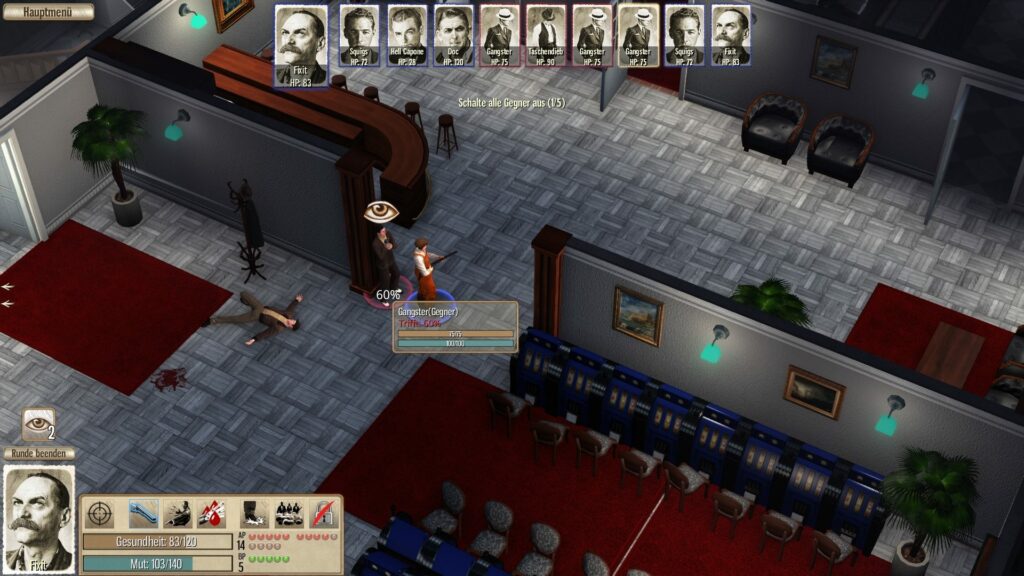This screenshot has width=1024, height=576.
Task: Select the shooting gunman action icon
Action: 178,513
